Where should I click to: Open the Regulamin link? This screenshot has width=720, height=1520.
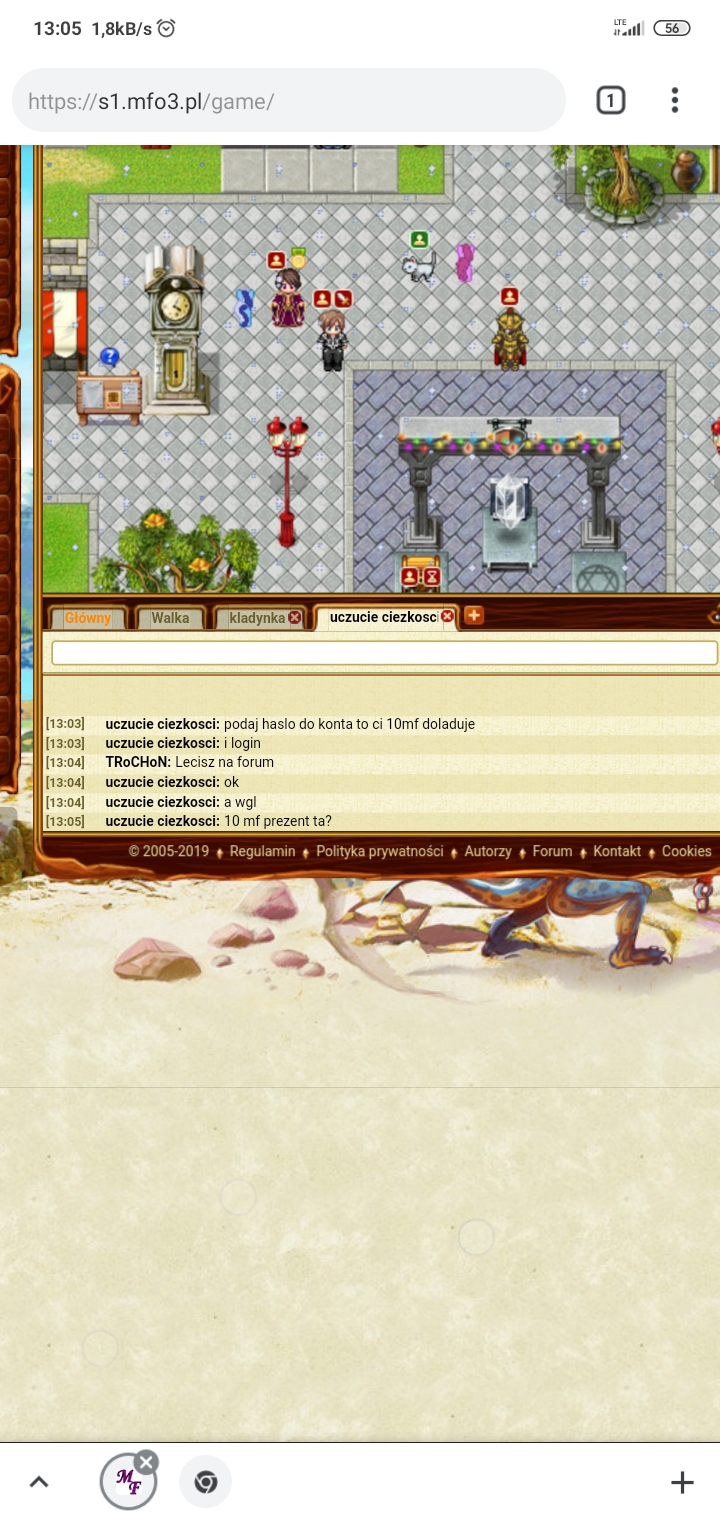pyautogui.click(x=262, y=851)
